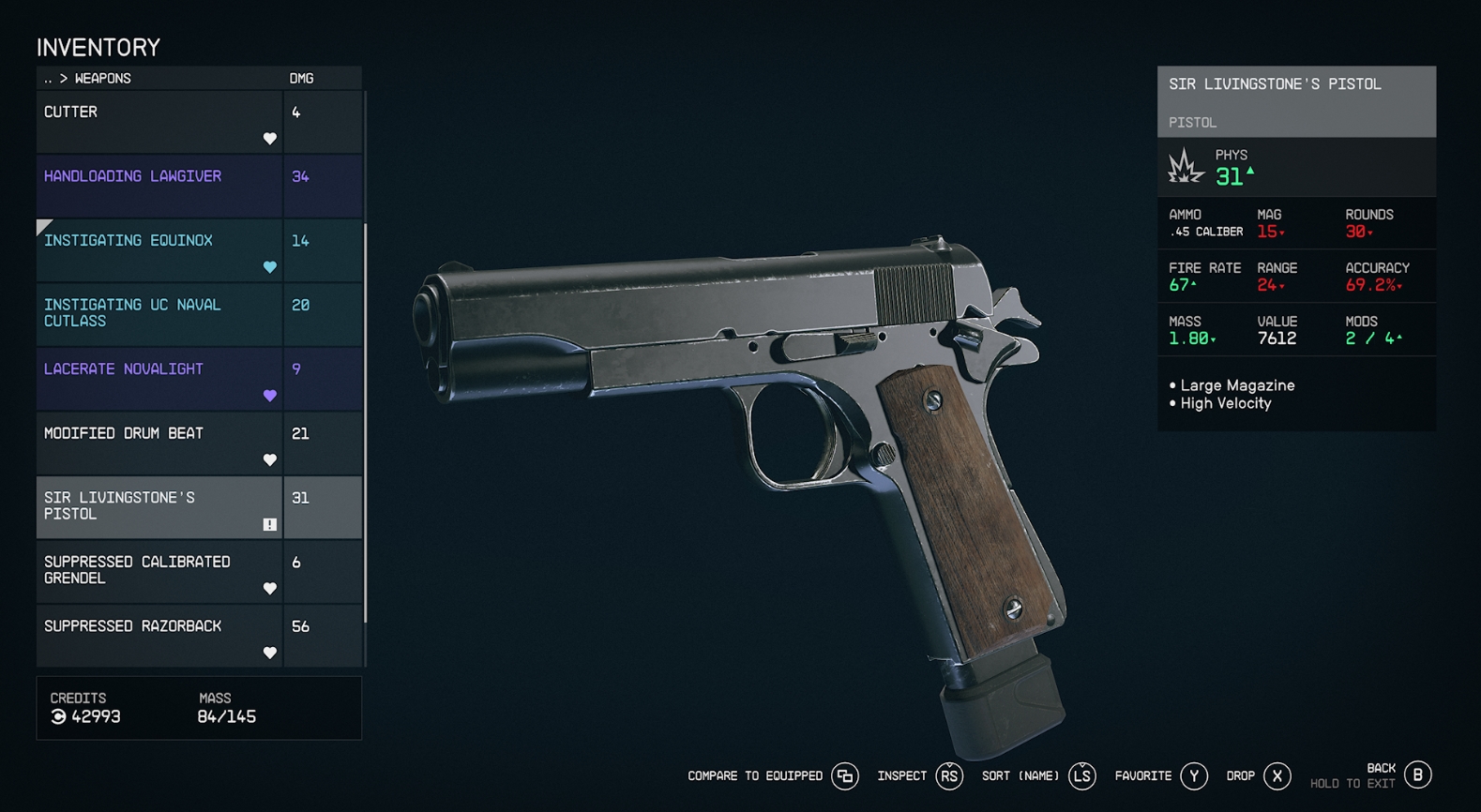Image resolution: width=1481 pixels, height=812 pixels.
Task: Pick the Suppressed Calibrated Grendel
Action: pos(159,571)
